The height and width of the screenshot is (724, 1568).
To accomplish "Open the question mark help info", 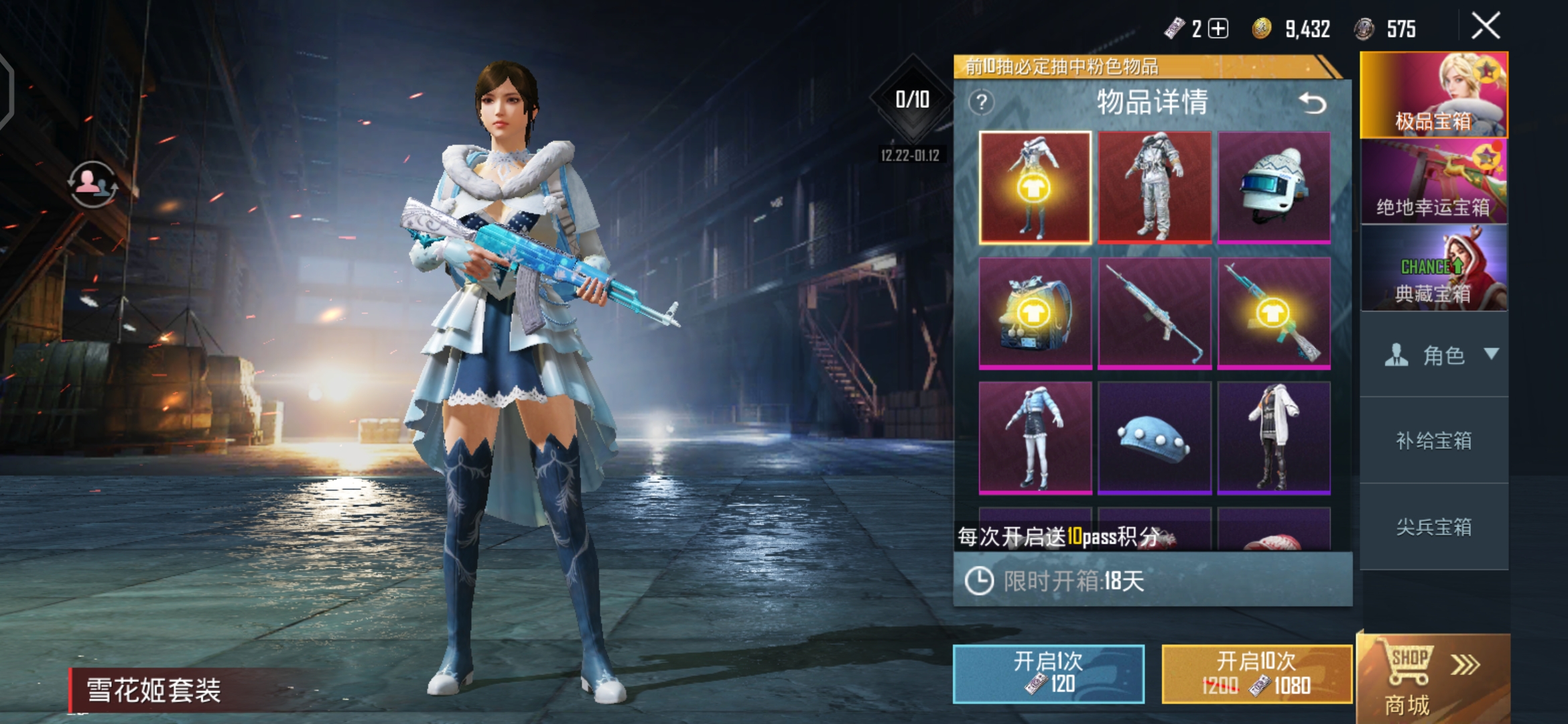I will click(x=982, y=103).
